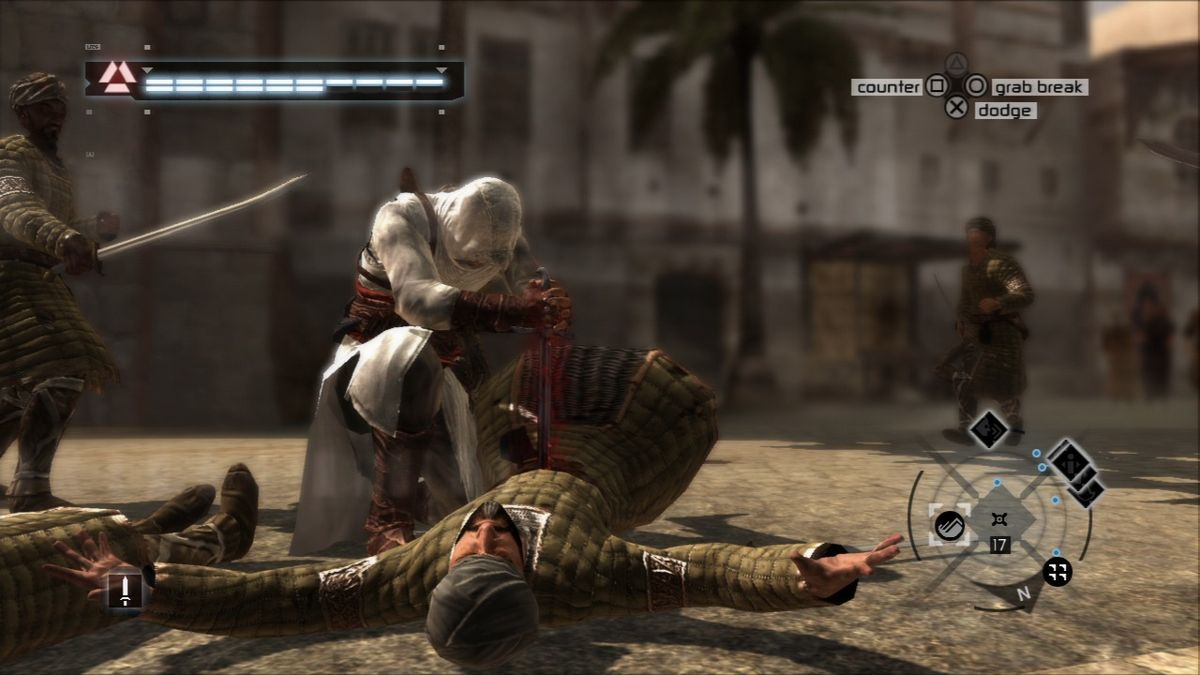Click the bracketed target marker on the minimap

[x=949, y=524]
